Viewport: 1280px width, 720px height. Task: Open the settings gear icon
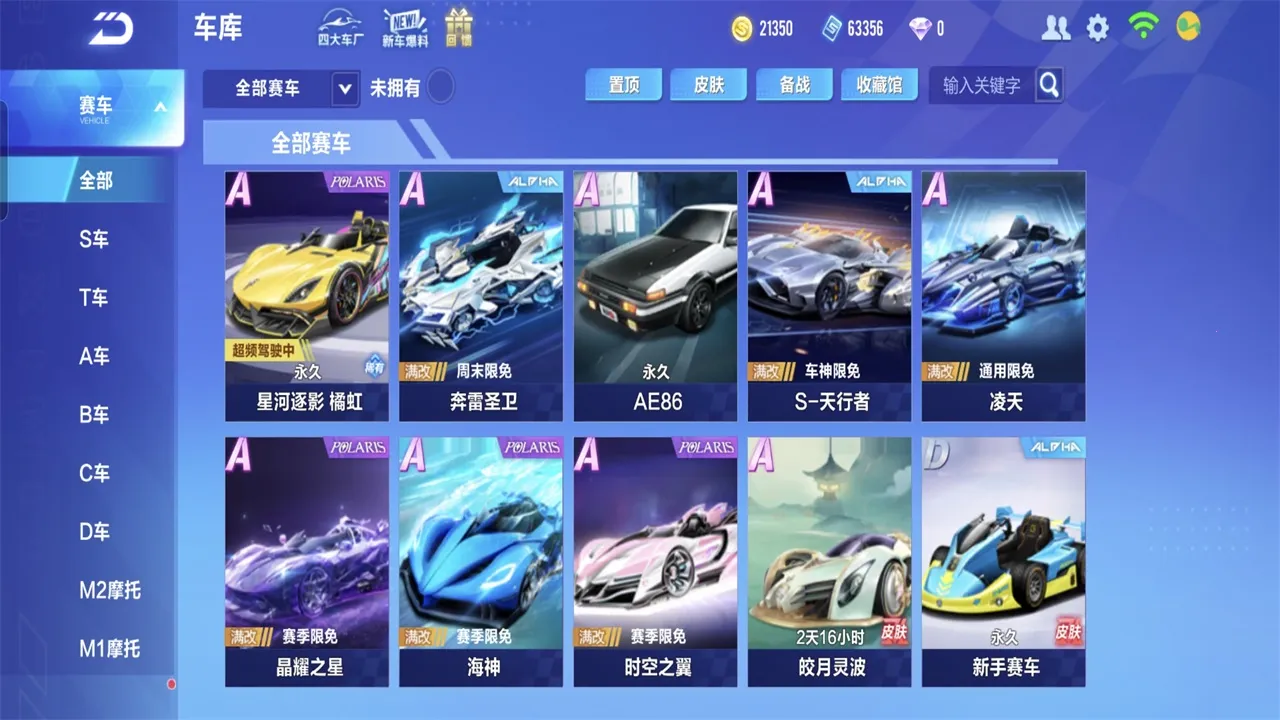1098,28
